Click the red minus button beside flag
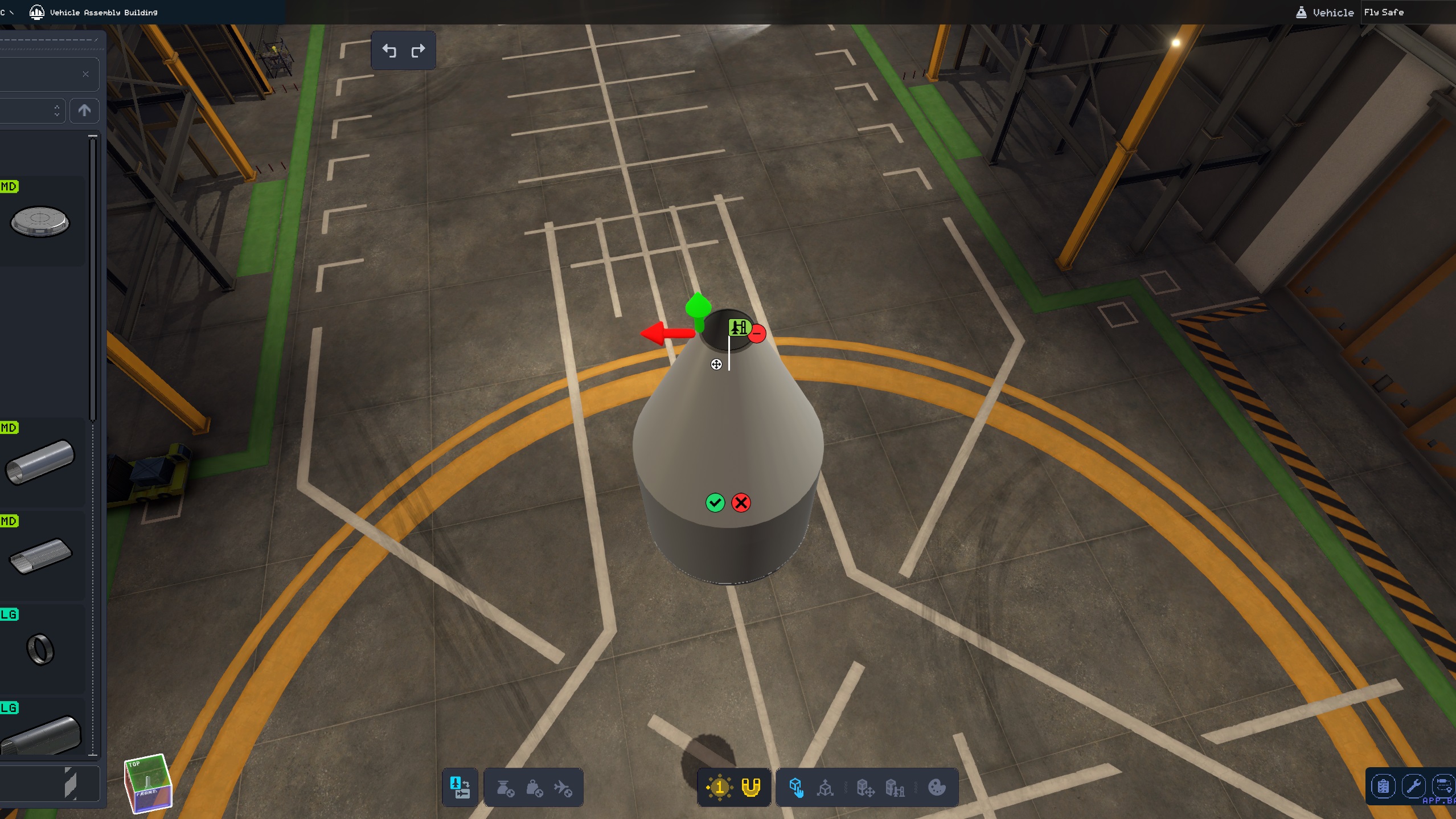The height and width of the screenshot is (819, 1456). [x=757, y=333]
